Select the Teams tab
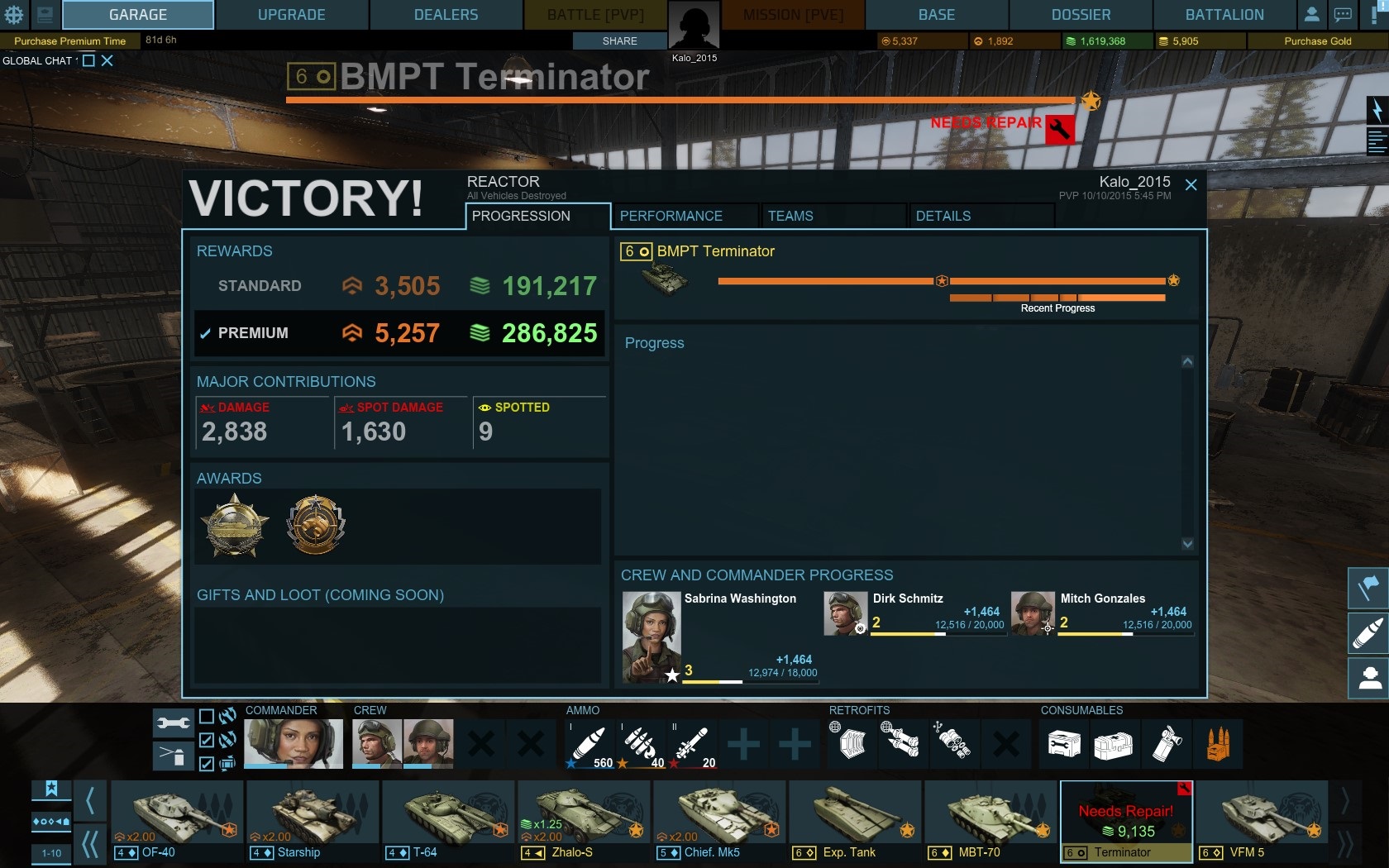 click(790, 216)
